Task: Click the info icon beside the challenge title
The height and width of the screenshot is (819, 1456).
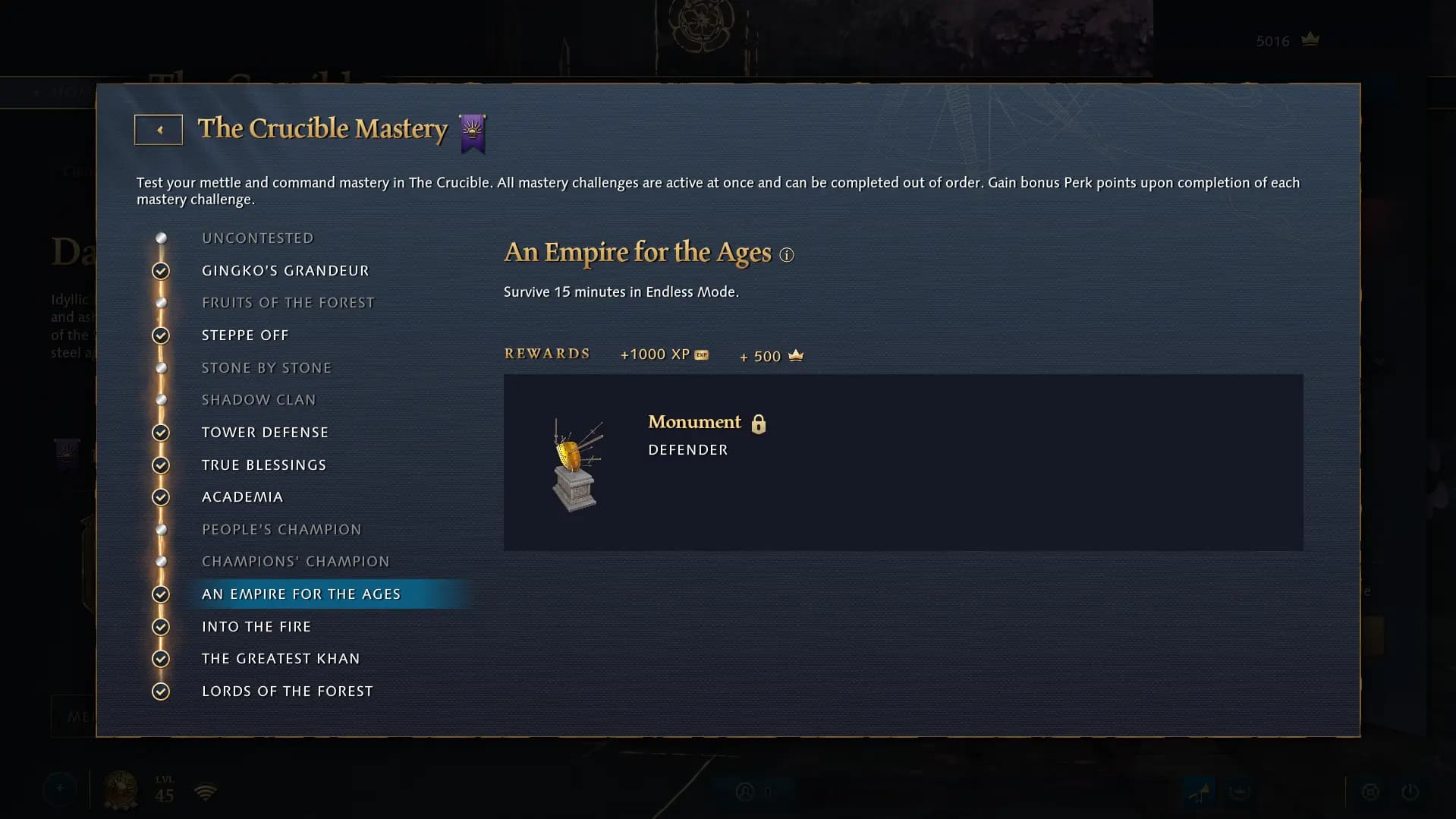Action: pyautogui.click(x=787, y=255)
